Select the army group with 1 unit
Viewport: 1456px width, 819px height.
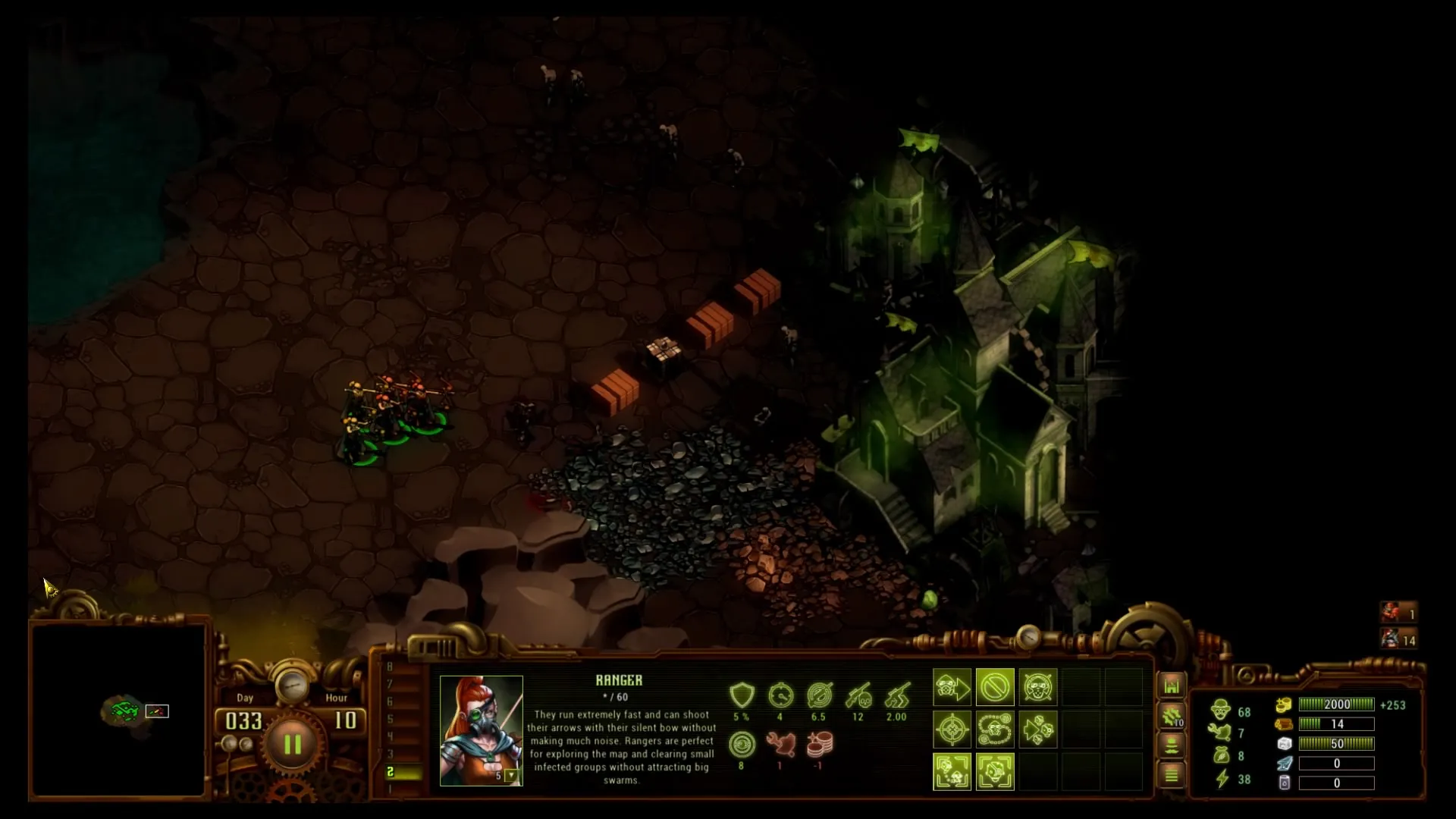1398,613
